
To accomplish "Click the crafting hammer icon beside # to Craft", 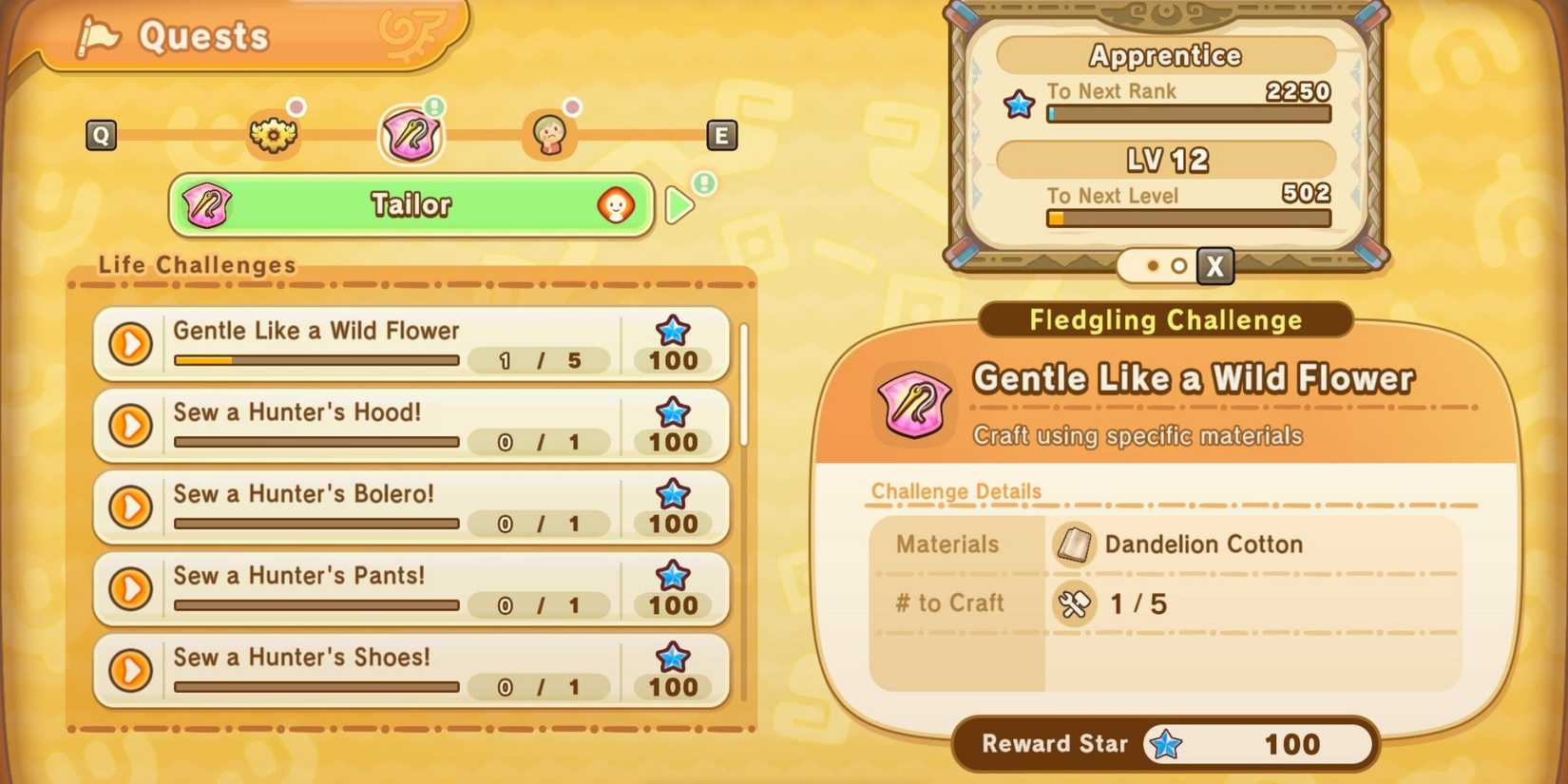I will (x=1073, y=603).
